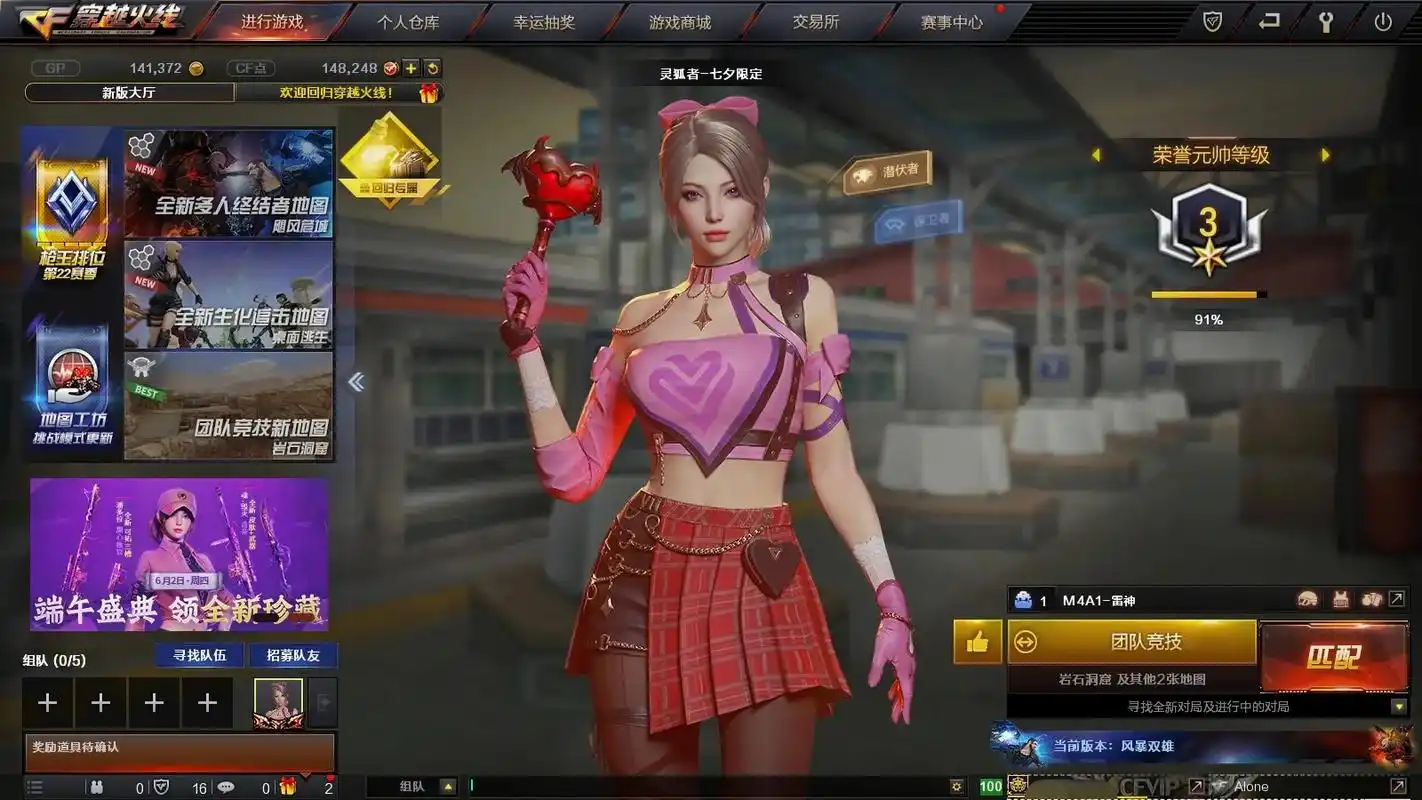The height and width of the screenshot is (800, 1422).
Task: Select the helmet icon in the loadout bar
Action: pyautogui.click(x=1307, y=598)
